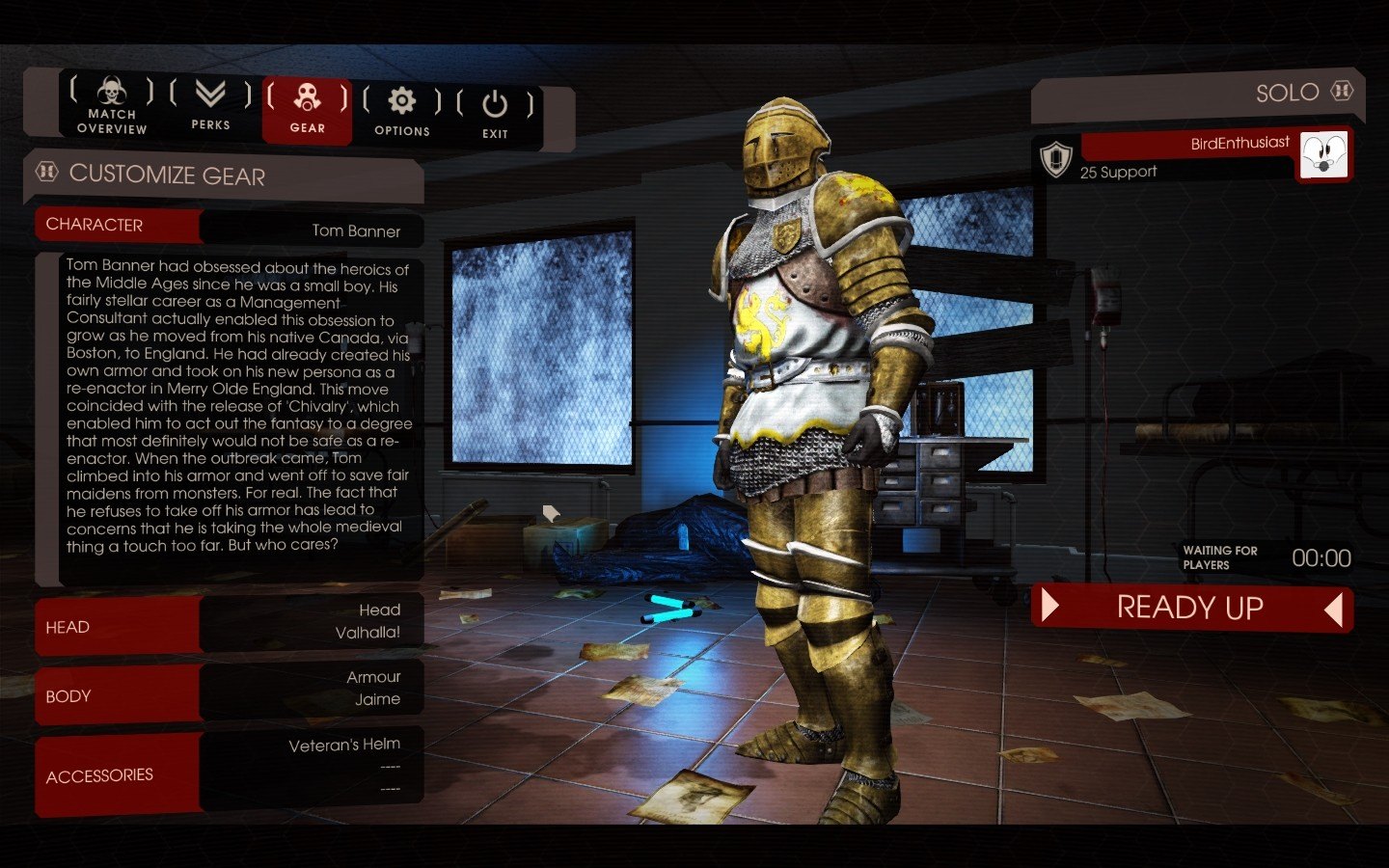This screenshot has width=1389, height=868.
Task: Select the Gear tab
Action: (x=307, y=109)
